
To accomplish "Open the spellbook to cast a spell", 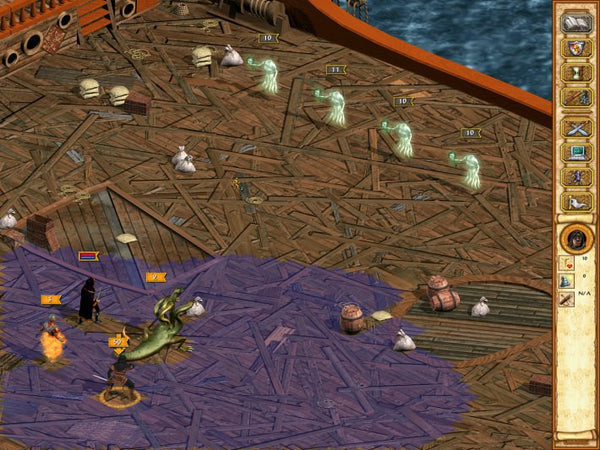I will point(576,22).
